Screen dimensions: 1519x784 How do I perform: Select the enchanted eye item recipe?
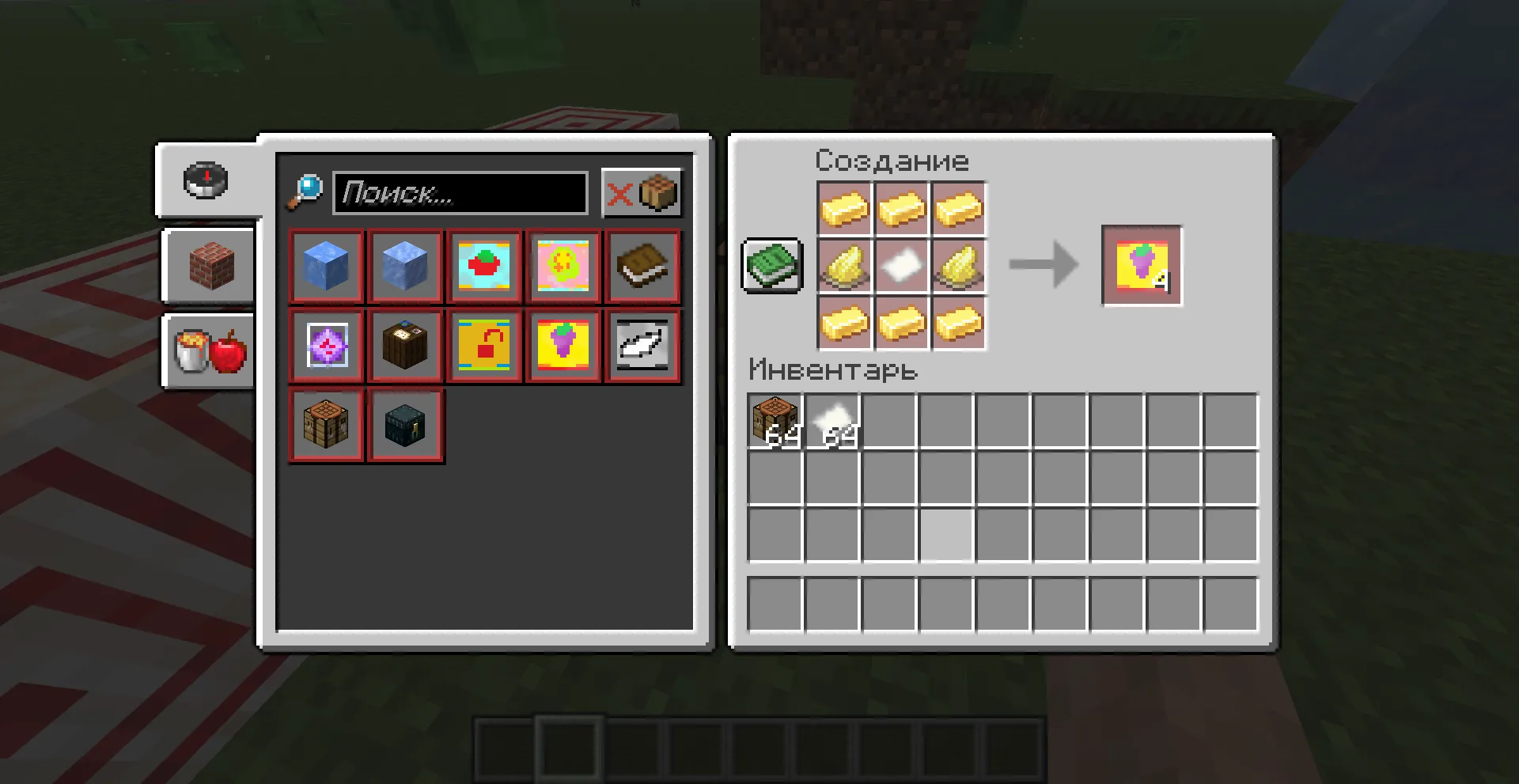[326, 345]
